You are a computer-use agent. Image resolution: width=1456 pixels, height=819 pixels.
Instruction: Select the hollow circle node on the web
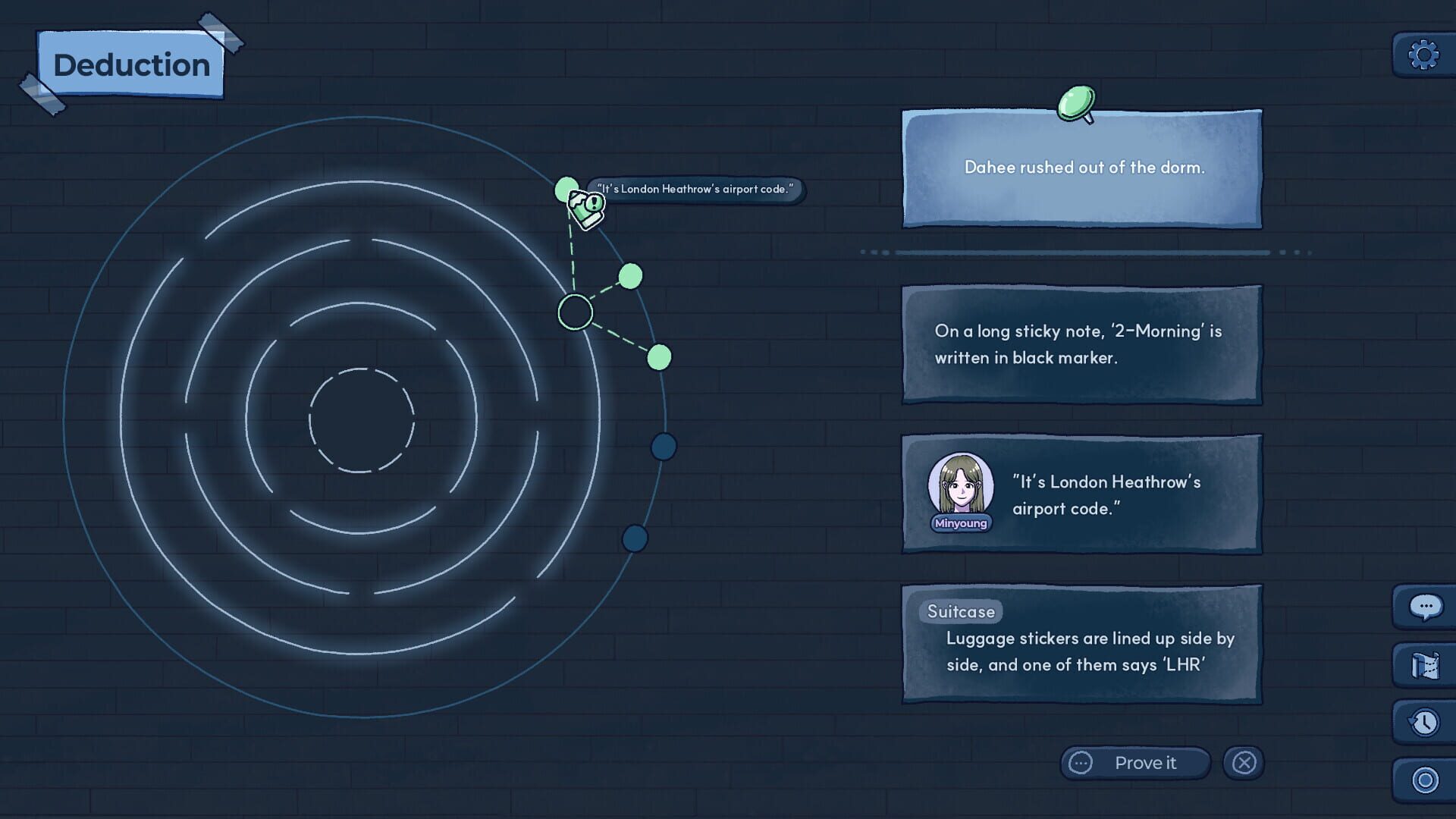point(576,311)
